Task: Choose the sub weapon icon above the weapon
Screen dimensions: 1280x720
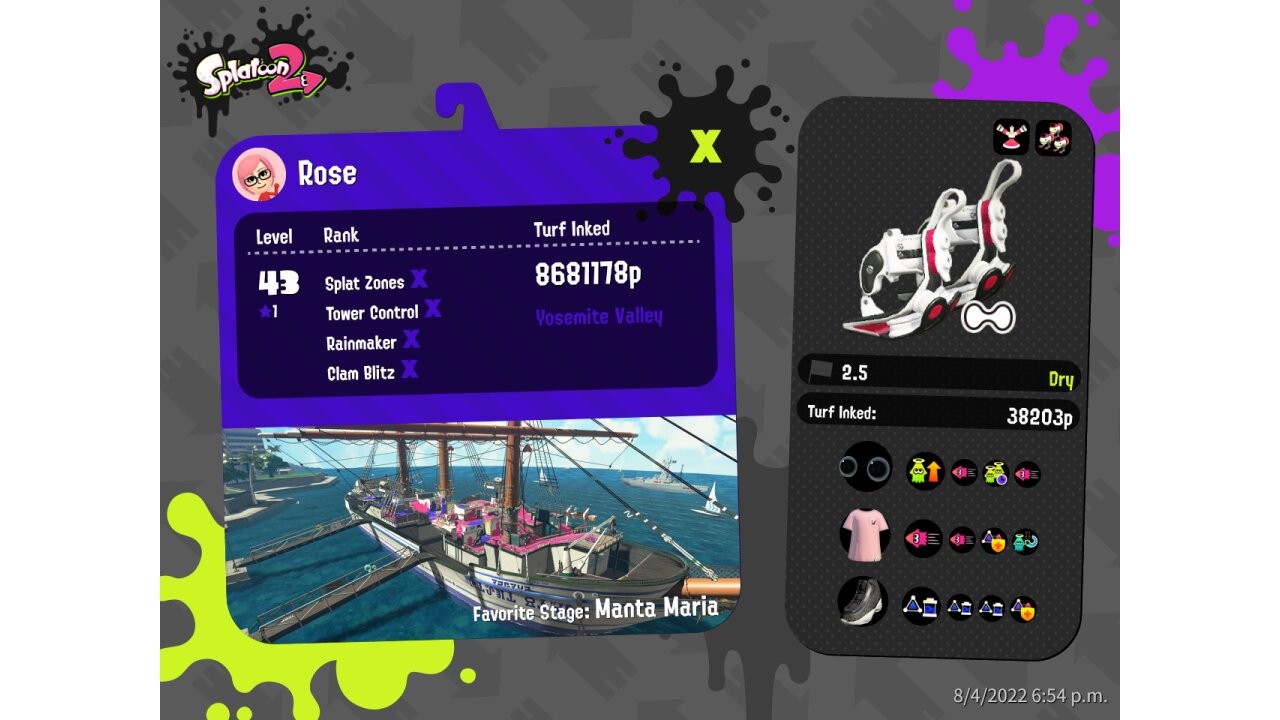Action: tap(1011, 138)
